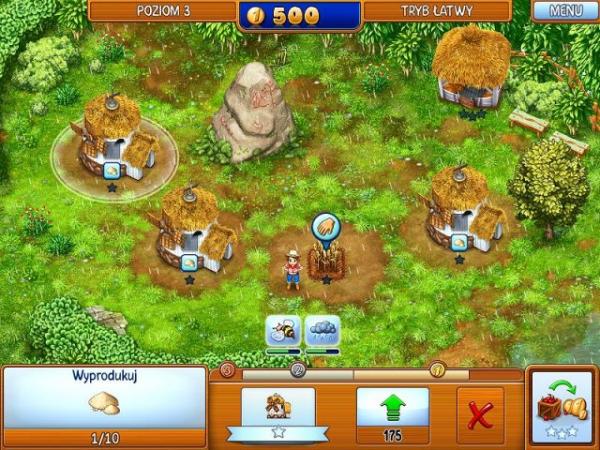Check the Wyprodukuj flour goal panel
600x450 pixels.
click(103, 405)
